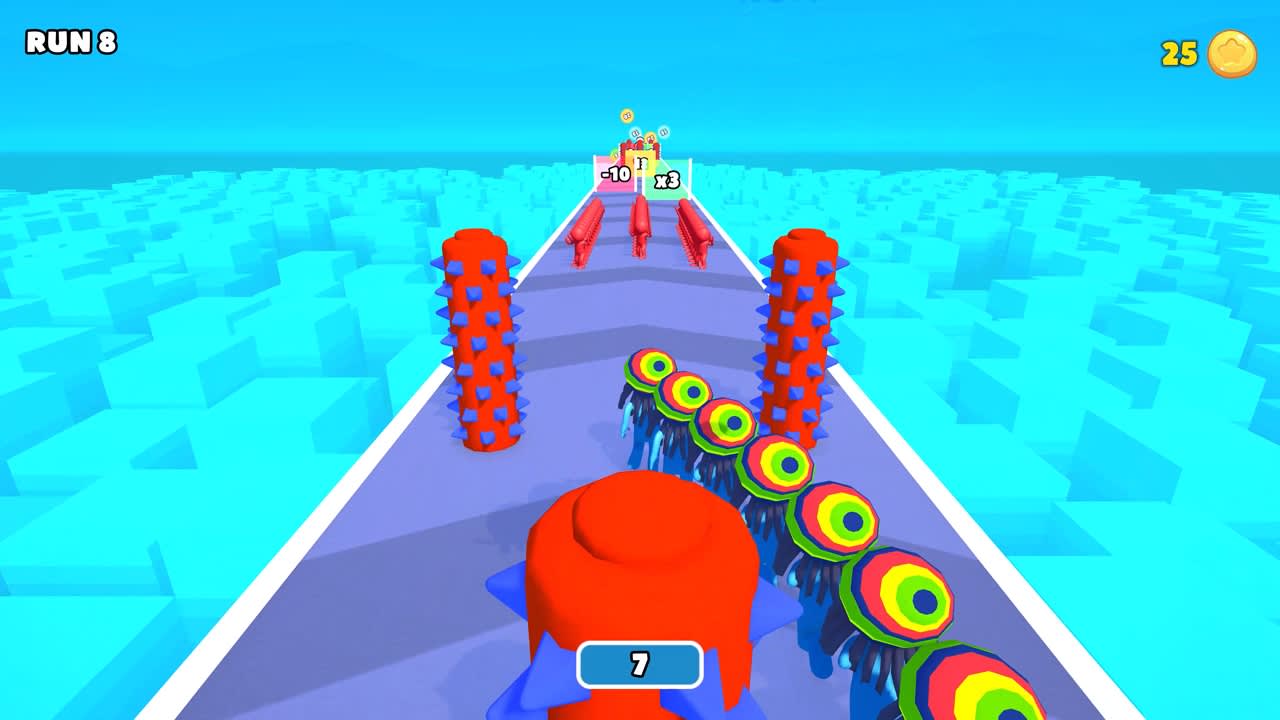This screenshot has width=1280, height=720.
Task: Click the gold coin icon
Action: tap(1231, 55)
